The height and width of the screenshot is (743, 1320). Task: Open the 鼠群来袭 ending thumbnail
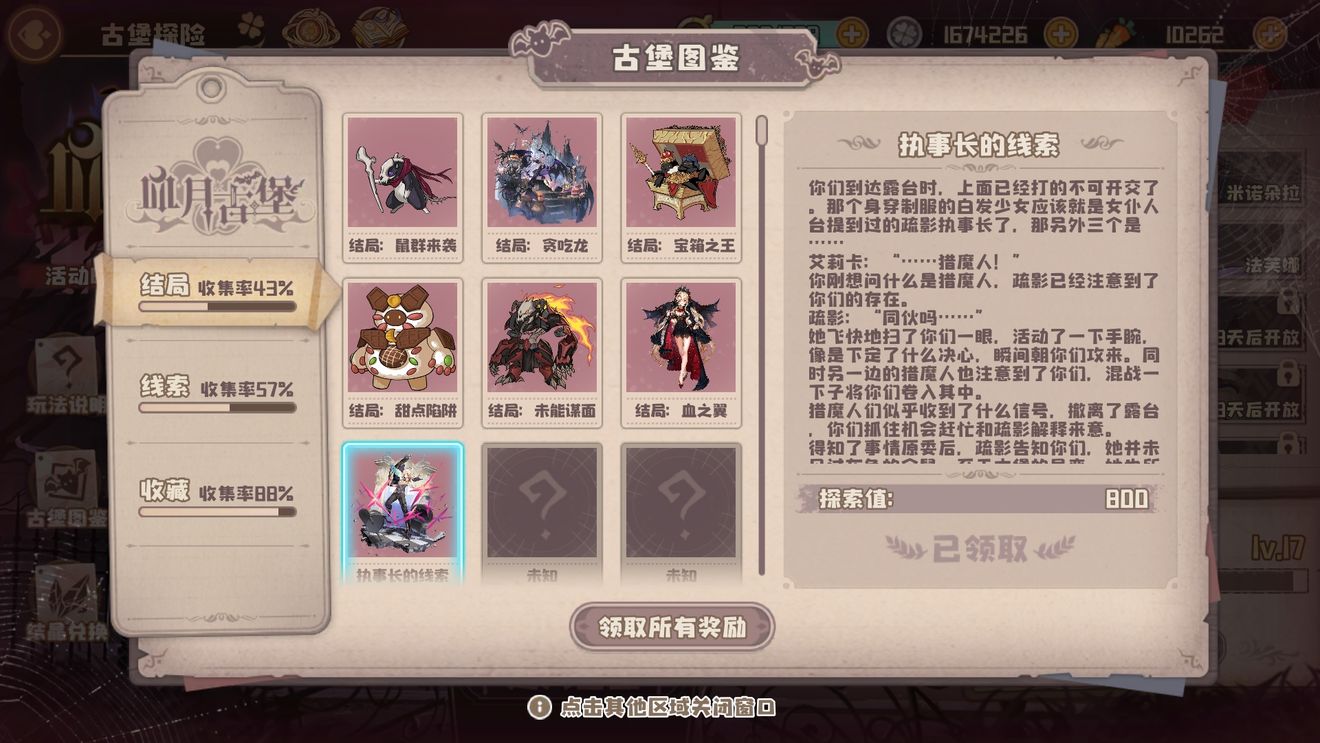pyautogui.click(x=403, y=185)
